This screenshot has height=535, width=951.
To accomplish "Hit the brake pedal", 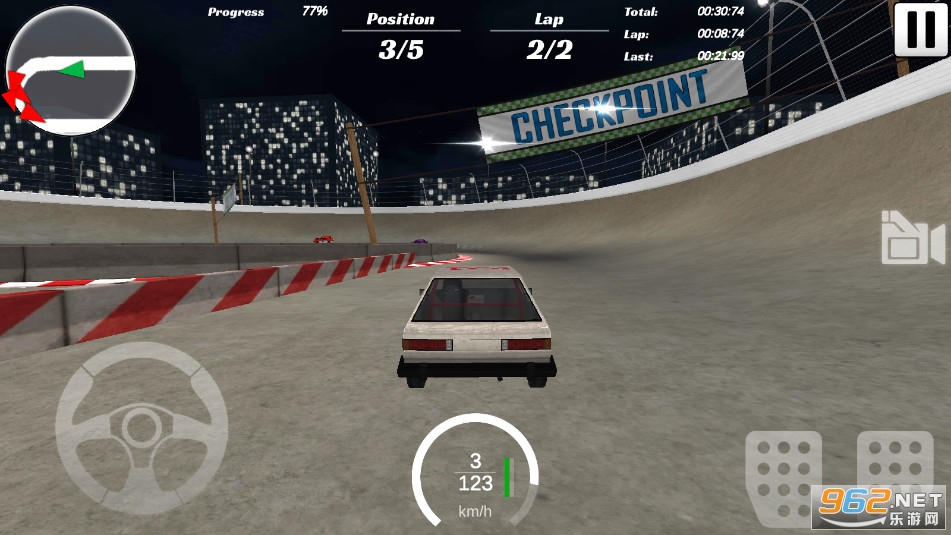I will pos(783,476).
